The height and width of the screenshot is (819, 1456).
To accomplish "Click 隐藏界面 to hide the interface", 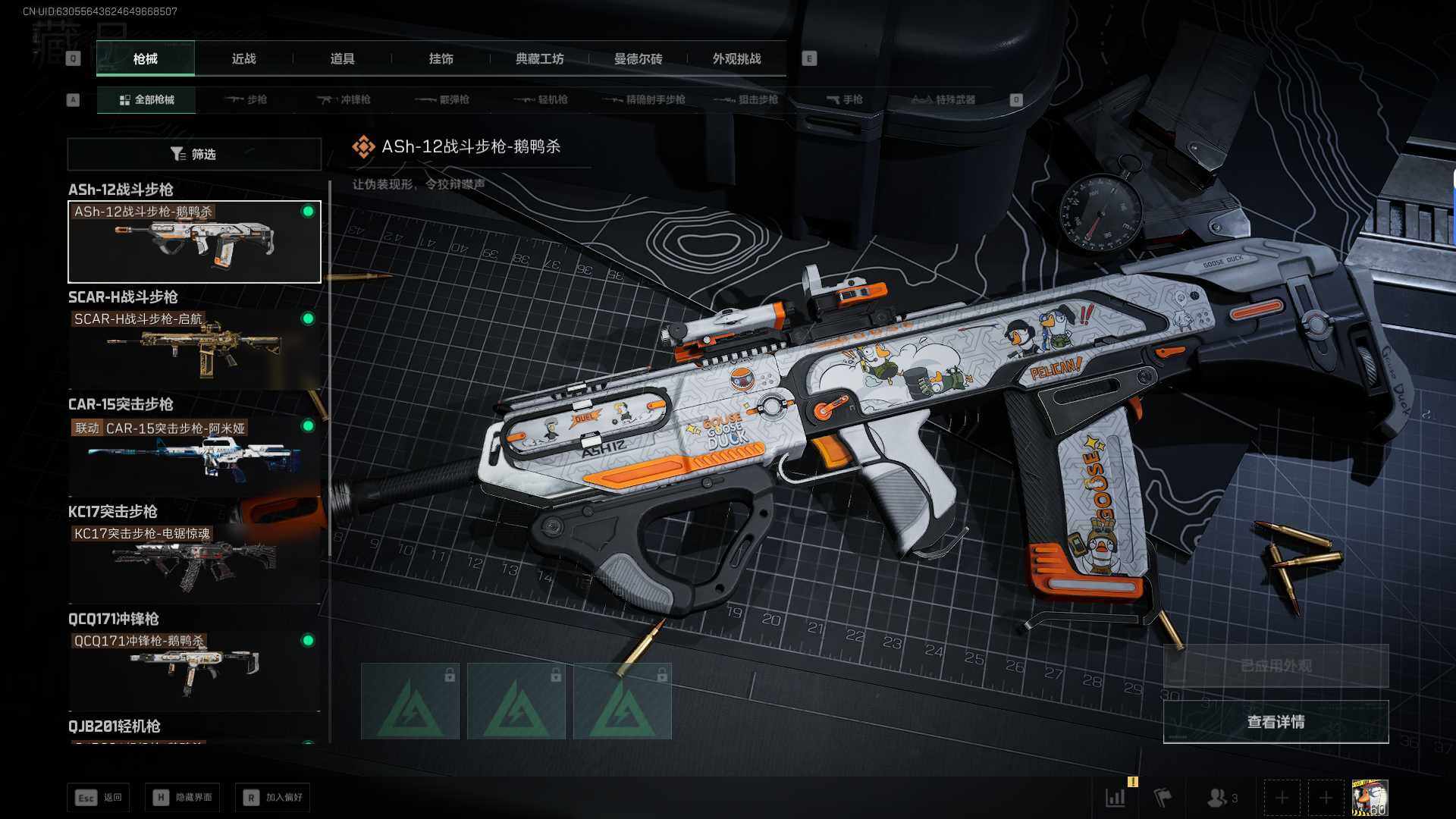I will (x=183, y=798).
